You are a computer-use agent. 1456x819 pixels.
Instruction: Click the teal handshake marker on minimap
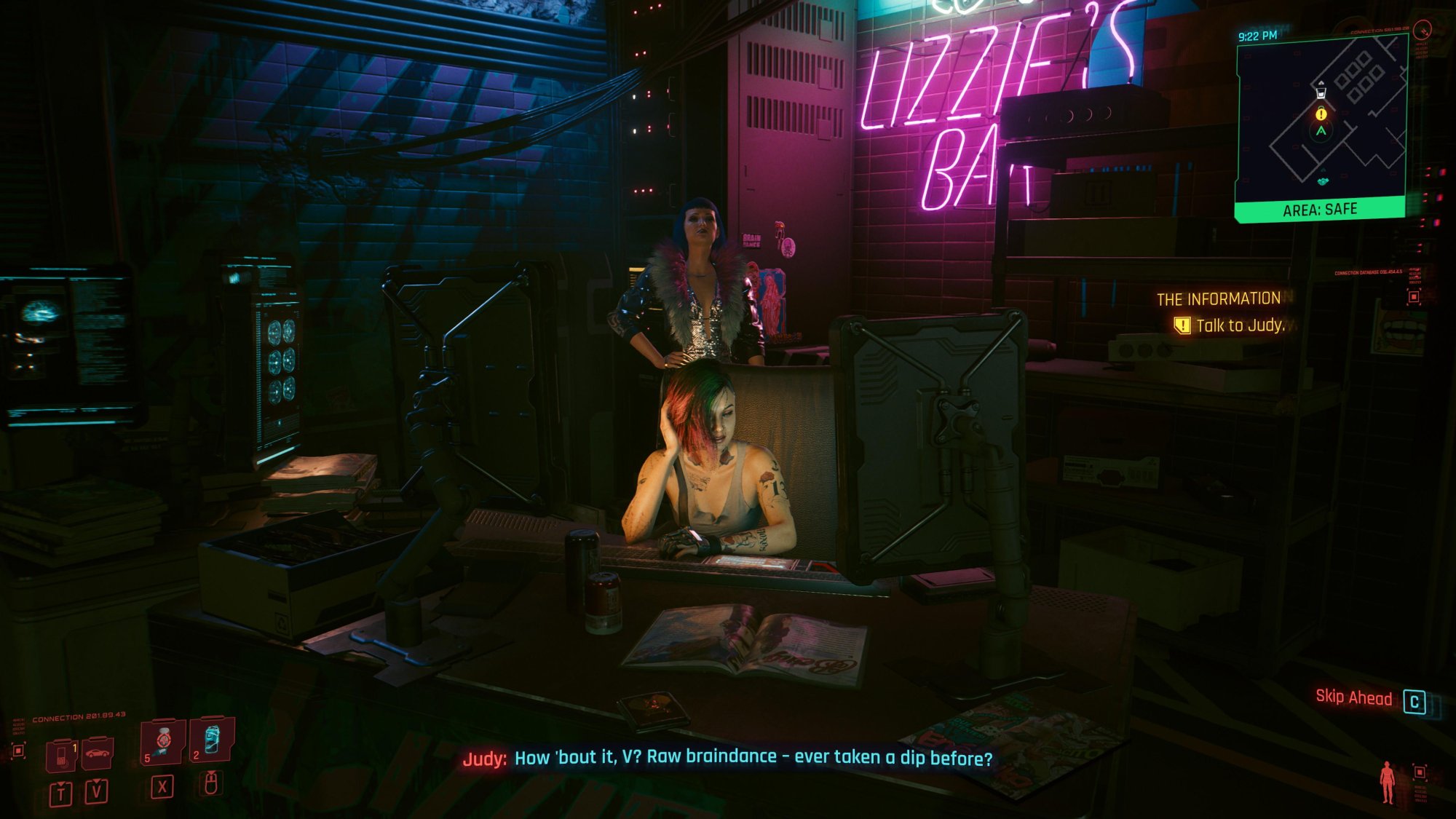(x=1323, y=181)
